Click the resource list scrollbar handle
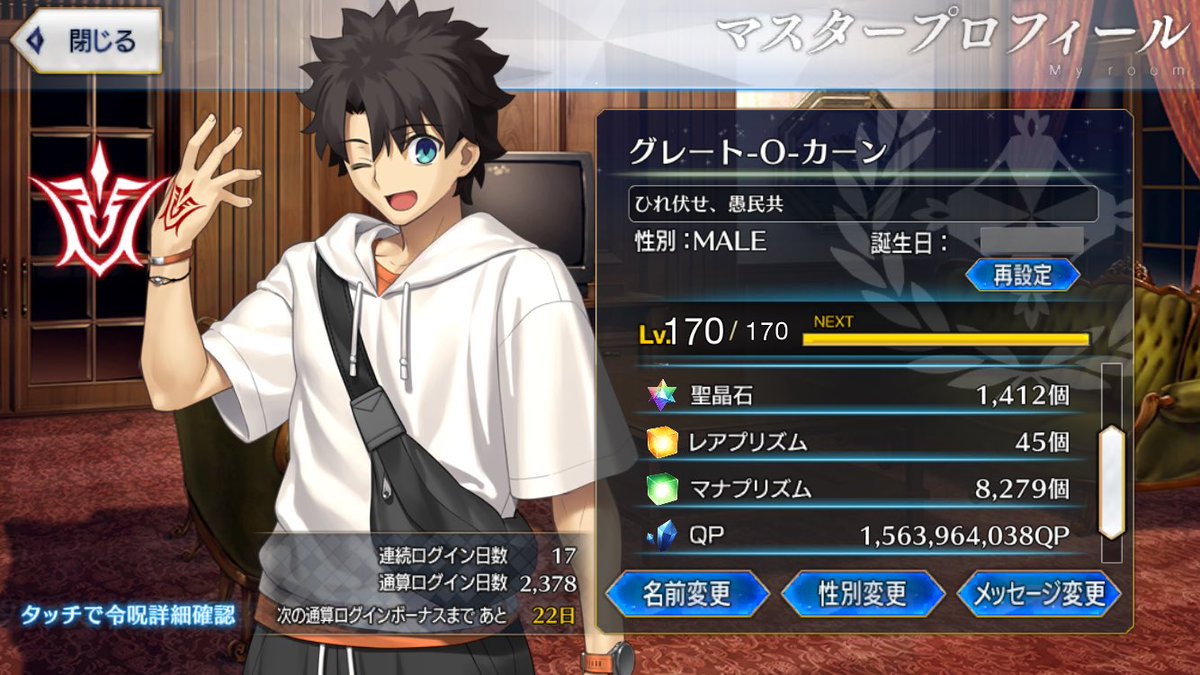 coord(1111,483)
